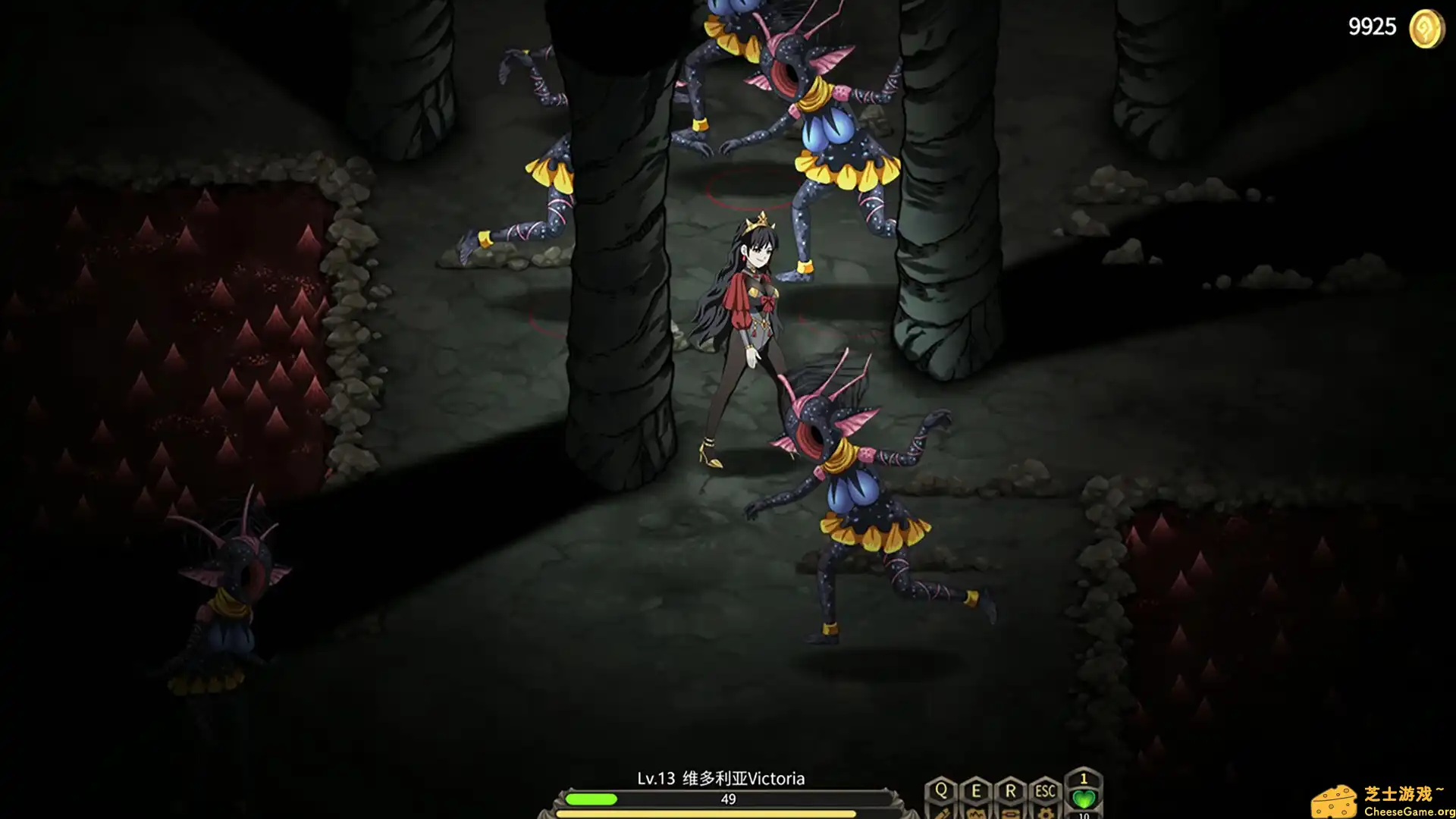1456x819 pixels.
Task: Click the potion count number 1
Action: pos(1084,778)
